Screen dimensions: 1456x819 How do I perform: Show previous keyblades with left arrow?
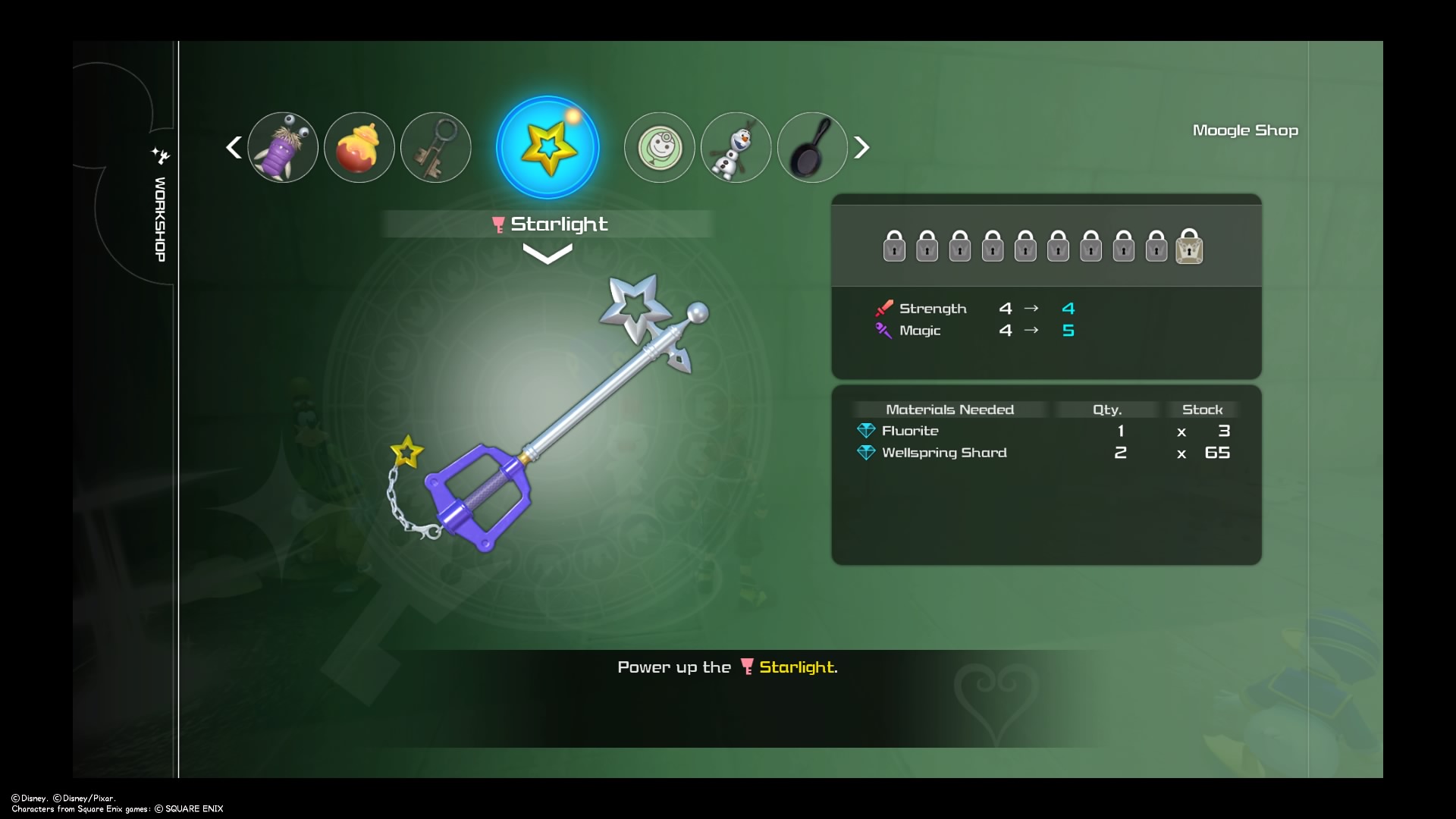pyautogui.click(x=234, y=147)
